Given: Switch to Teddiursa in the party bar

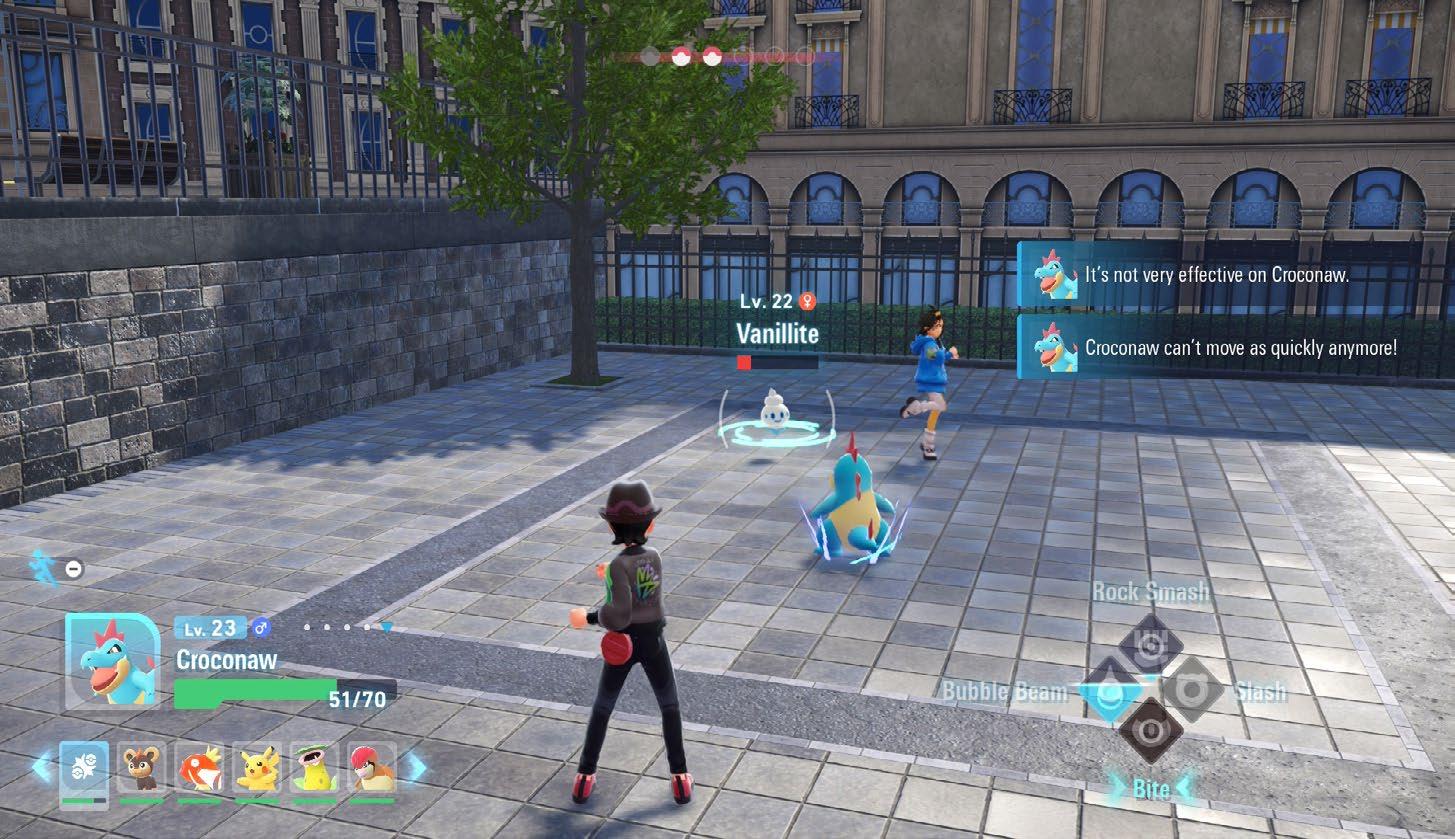Looking at the screenshot, I should coord(142,768).
